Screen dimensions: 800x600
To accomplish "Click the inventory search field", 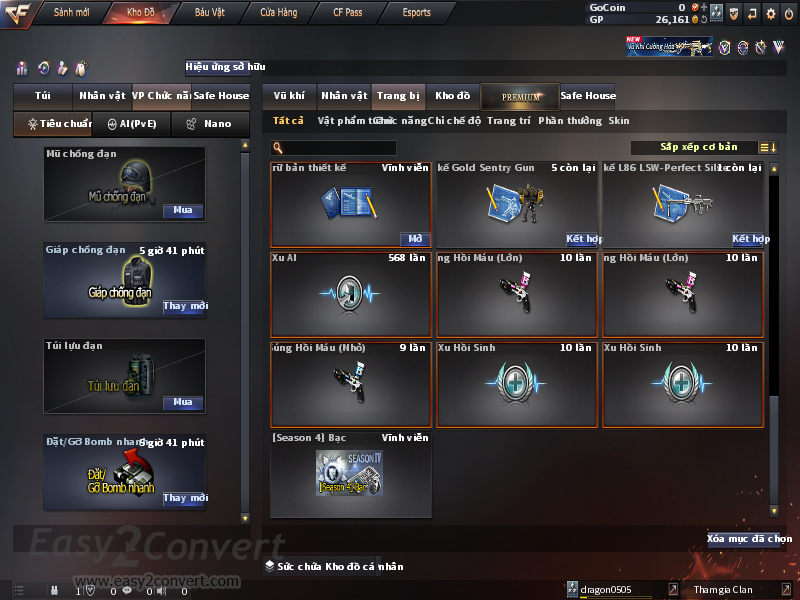I will coord(340,148).
